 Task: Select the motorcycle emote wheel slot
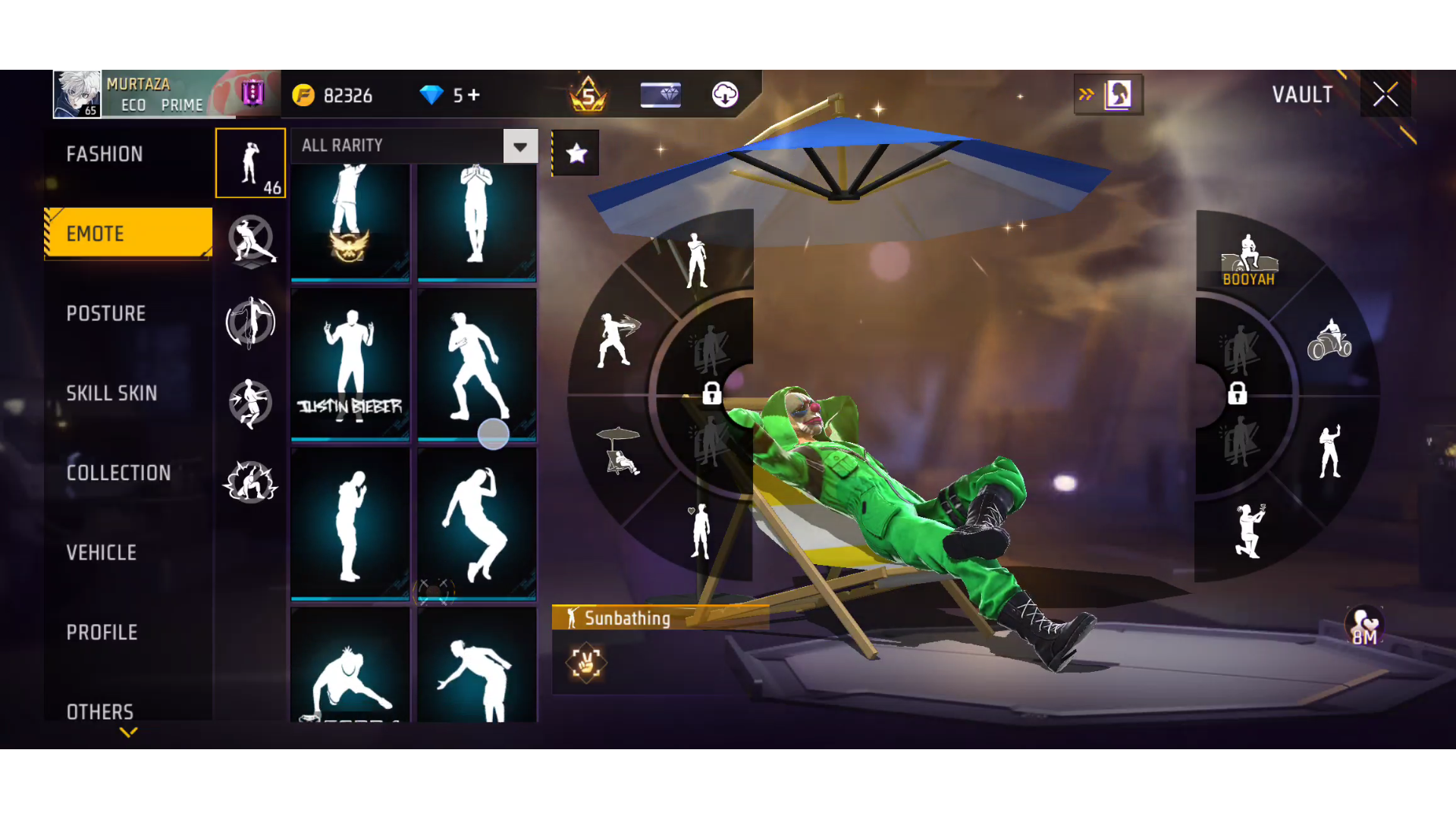coord(1329,340)
